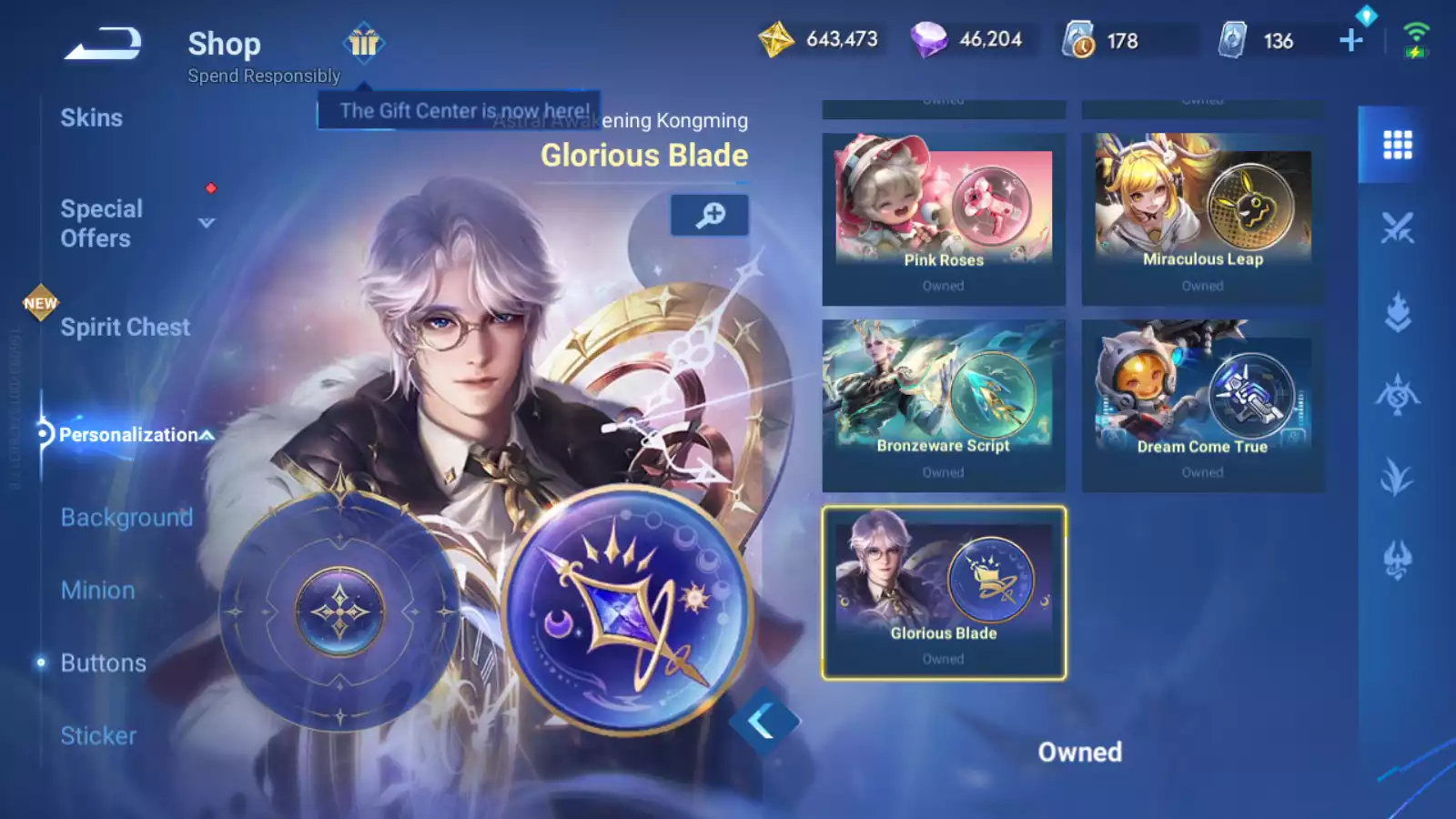Expand the Special Offers menu
Screen dimensions: 1456x819
[x=207, y=223]
